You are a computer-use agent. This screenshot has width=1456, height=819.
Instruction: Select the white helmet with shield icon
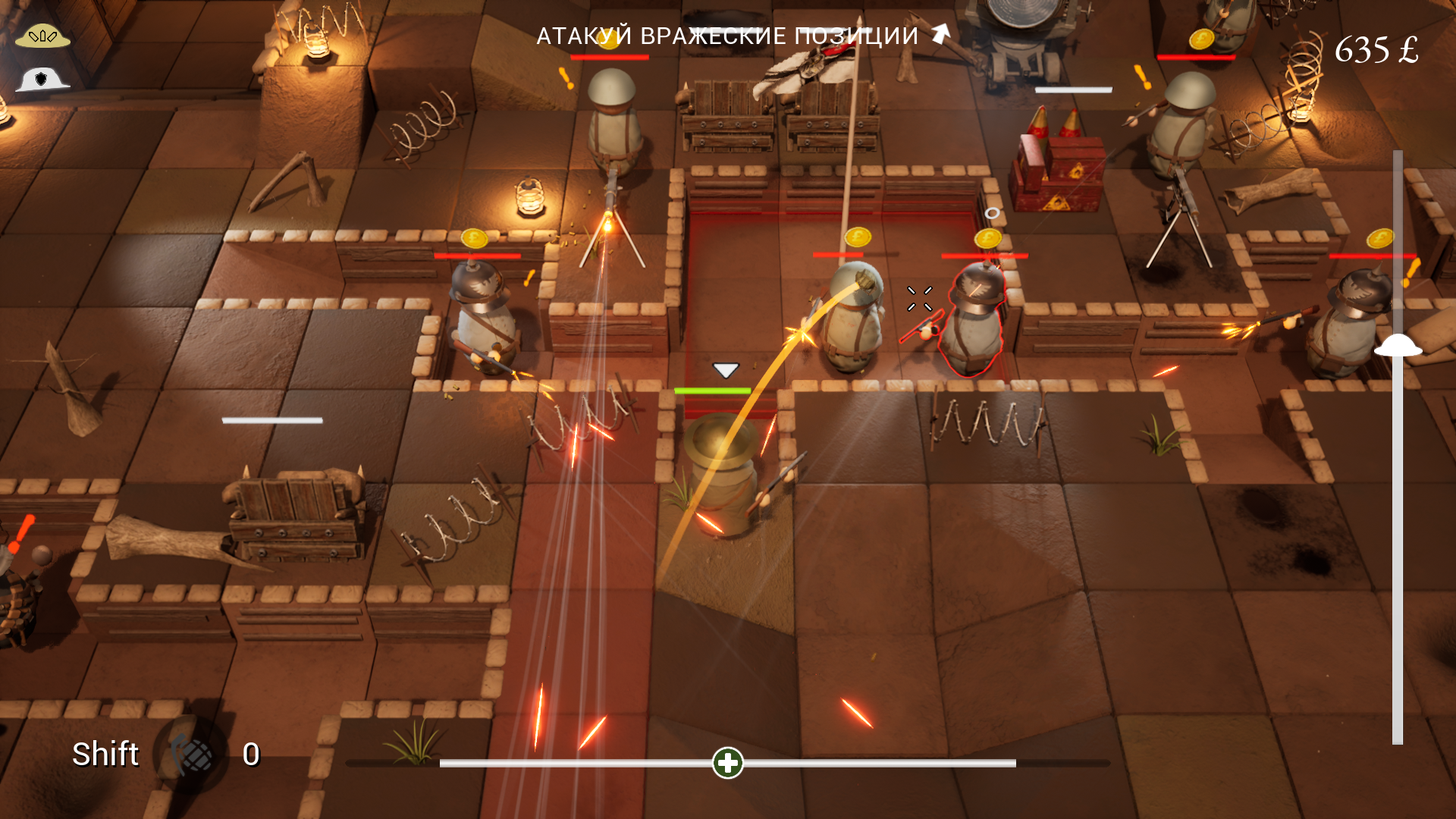click(x=42, y=79)
